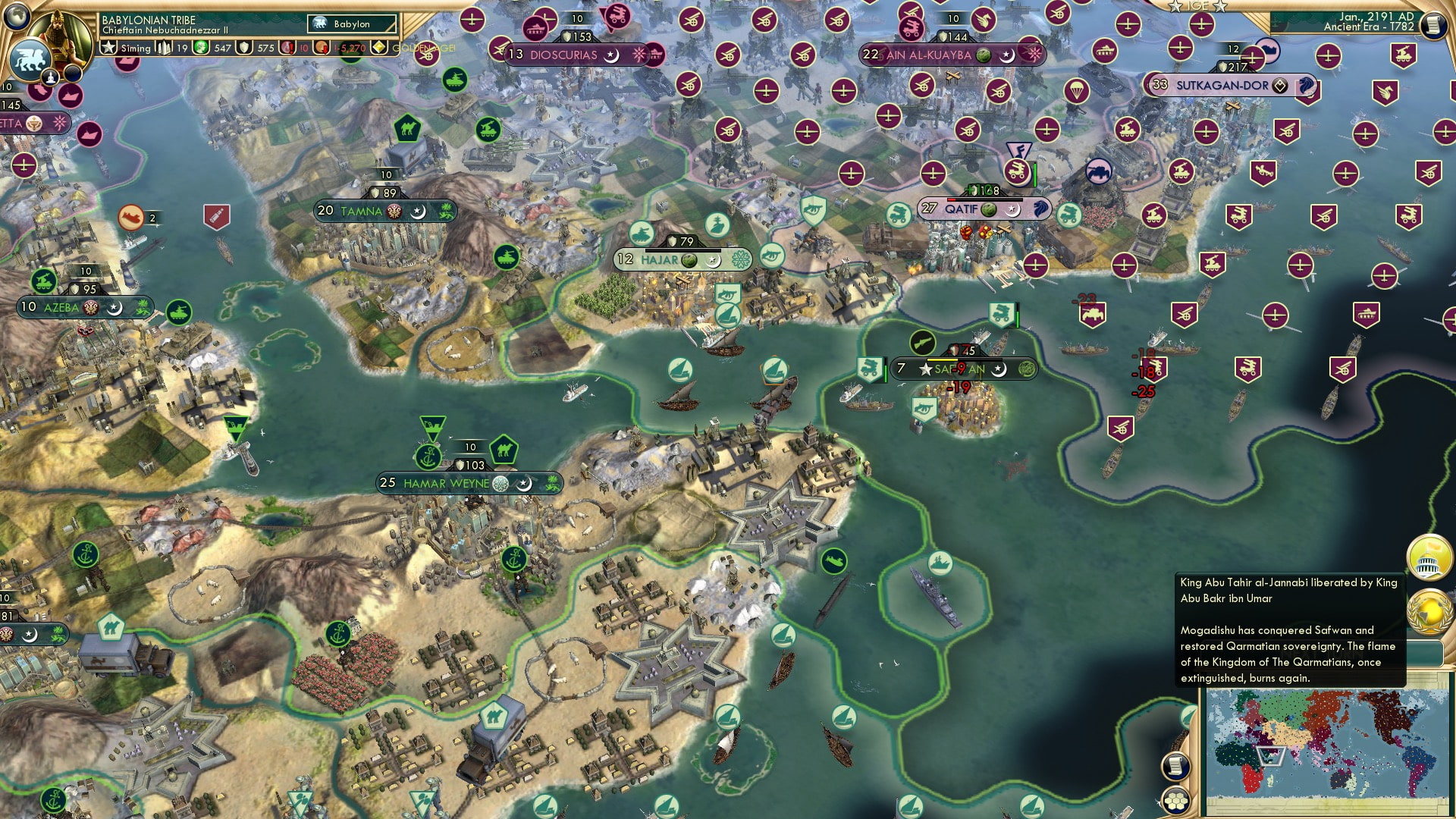Click the religion overview figure icon

pos(51,76)
